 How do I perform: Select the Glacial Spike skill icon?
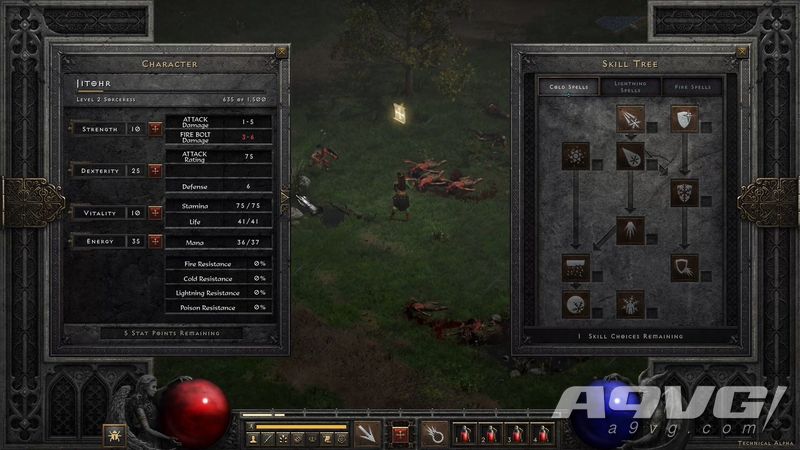click(629, 230)
